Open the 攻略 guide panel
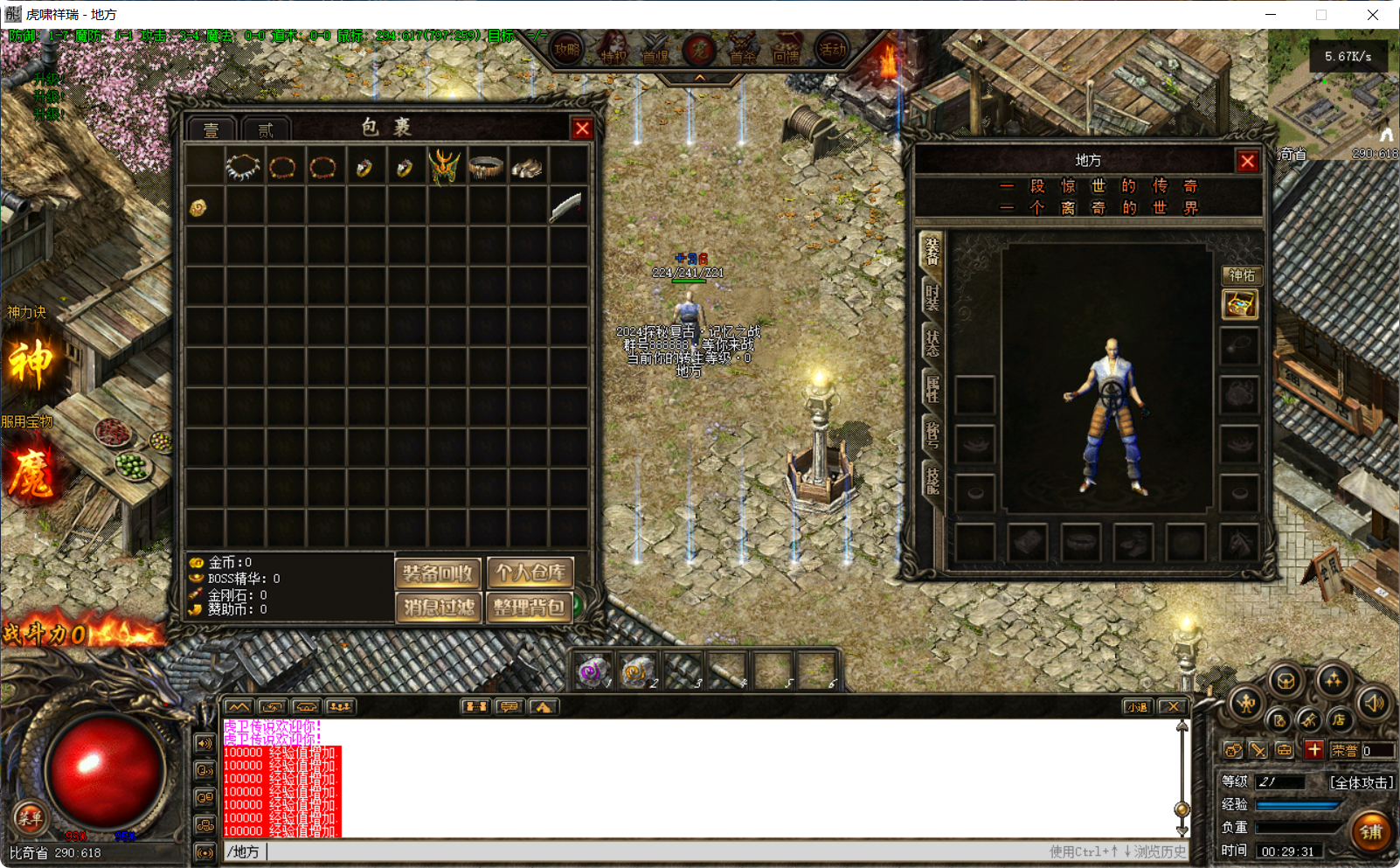Image resolution: width=1400 pixels, height=868 pixels. tap(566, 50)
